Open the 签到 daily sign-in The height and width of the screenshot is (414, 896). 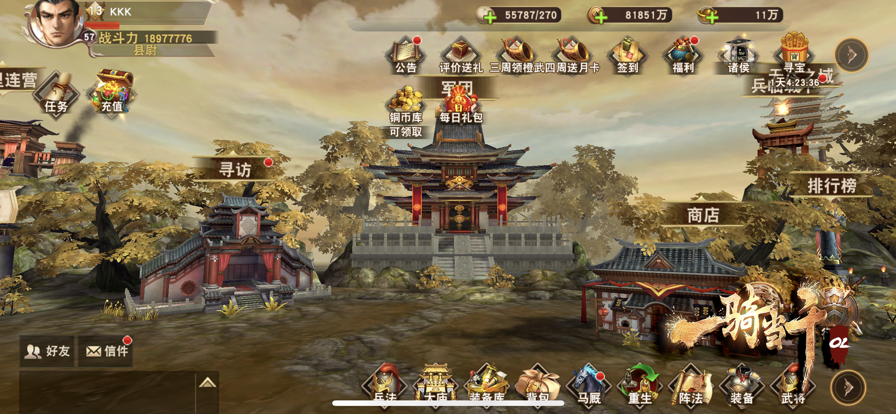[627, 53]
